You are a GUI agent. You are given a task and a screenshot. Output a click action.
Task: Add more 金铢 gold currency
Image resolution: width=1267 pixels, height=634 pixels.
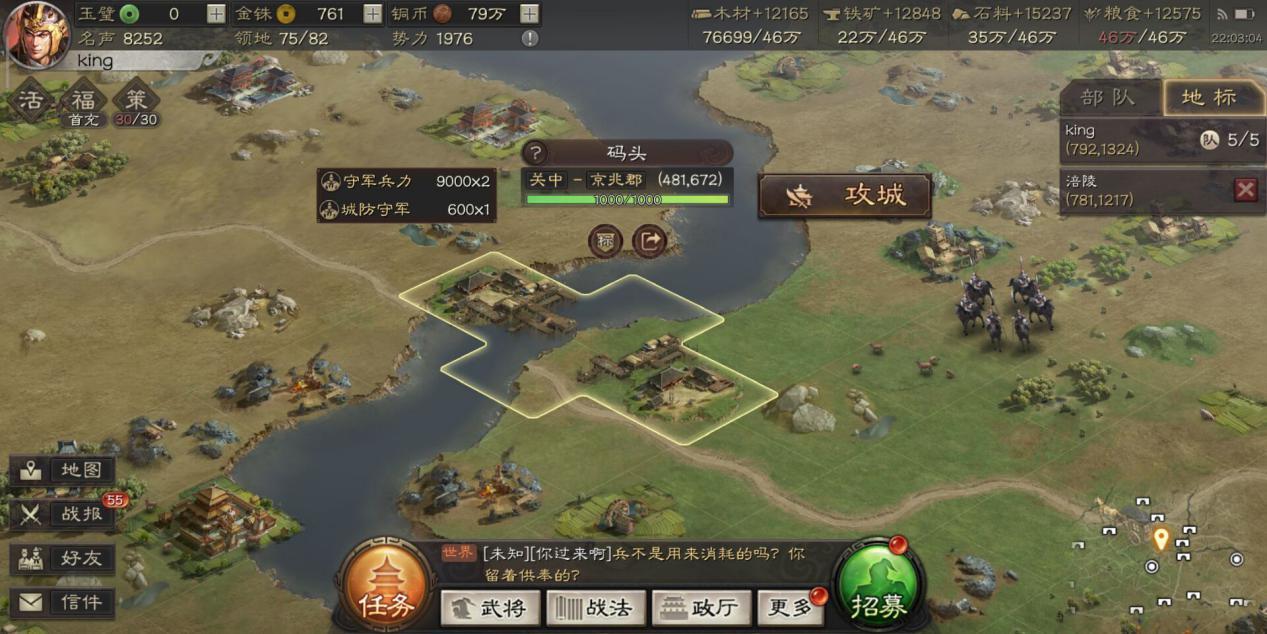[x=372, y=14]
